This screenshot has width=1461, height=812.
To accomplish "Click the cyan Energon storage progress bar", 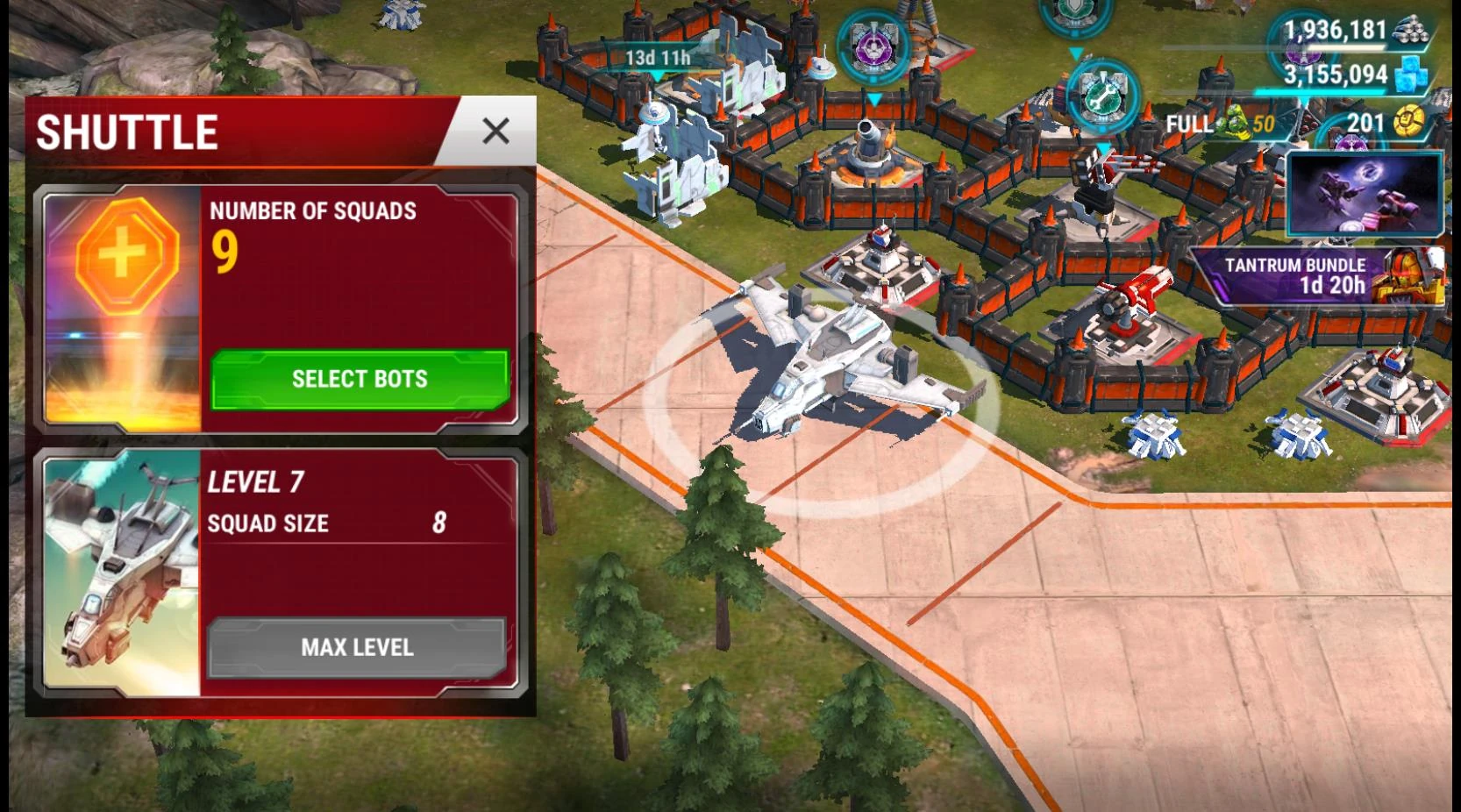I will 1319,91.
